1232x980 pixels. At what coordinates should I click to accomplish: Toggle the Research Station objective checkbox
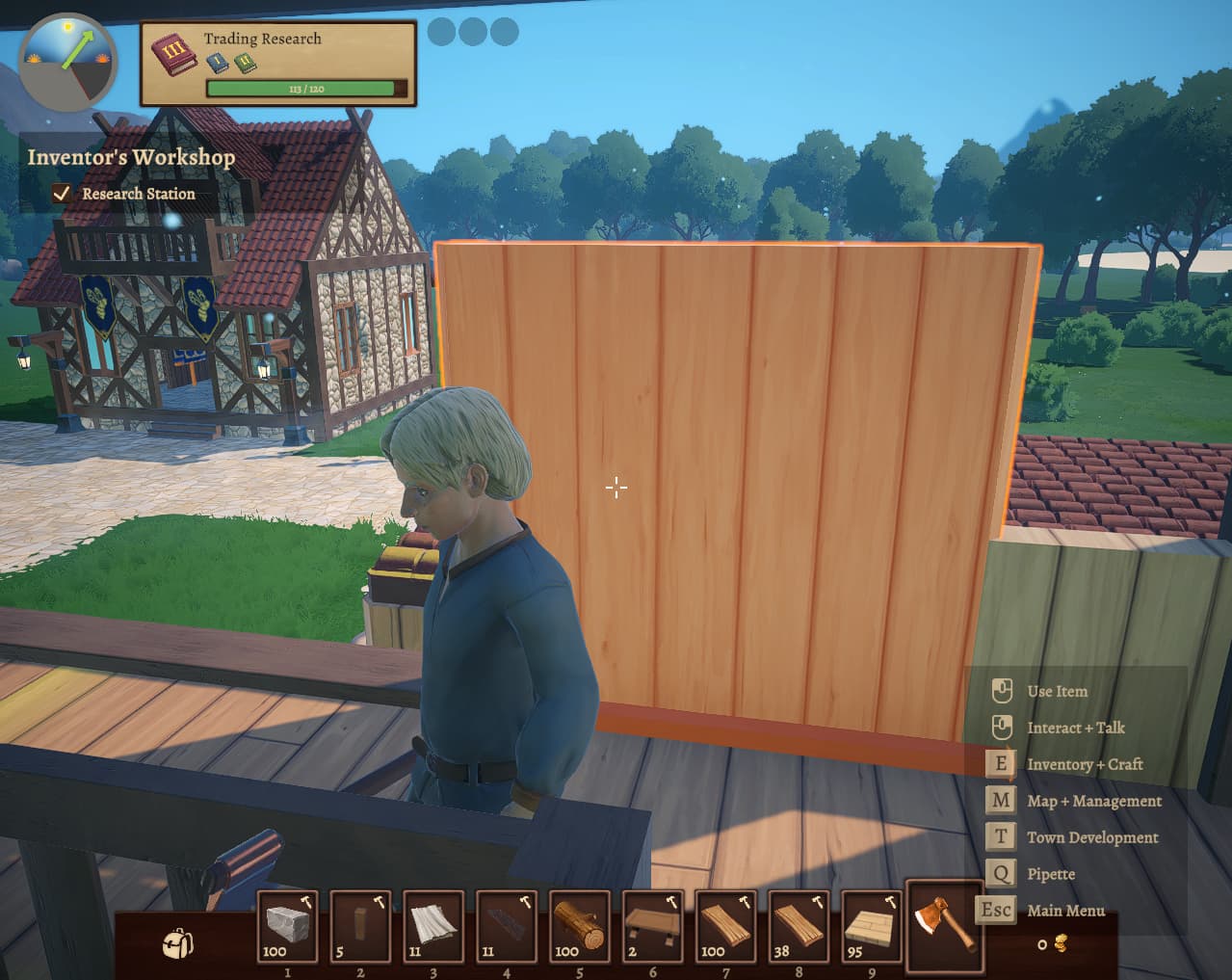point(62,194)
